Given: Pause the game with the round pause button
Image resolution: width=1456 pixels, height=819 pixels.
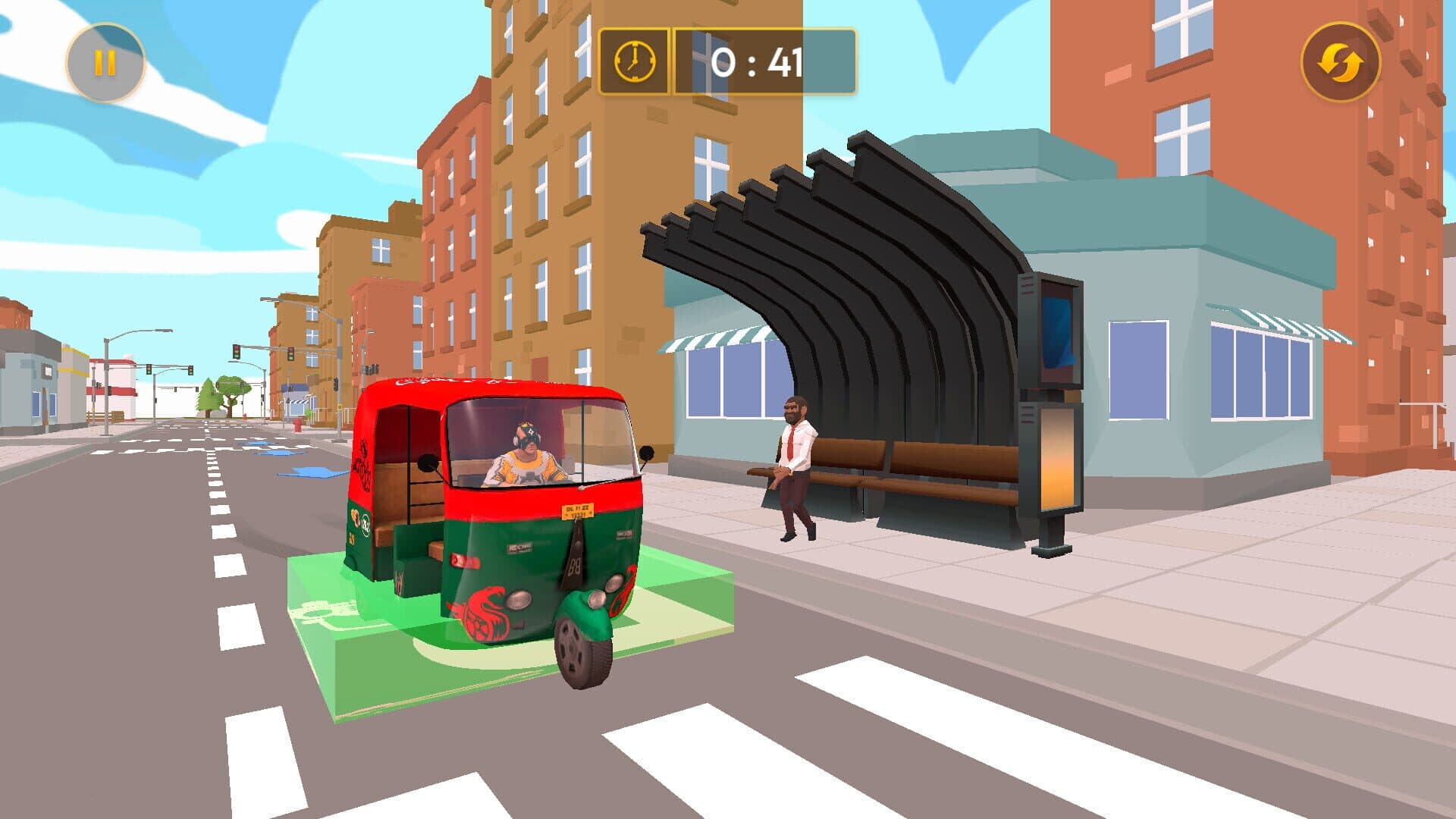Looking at the screenshot, I should (105, 63).
